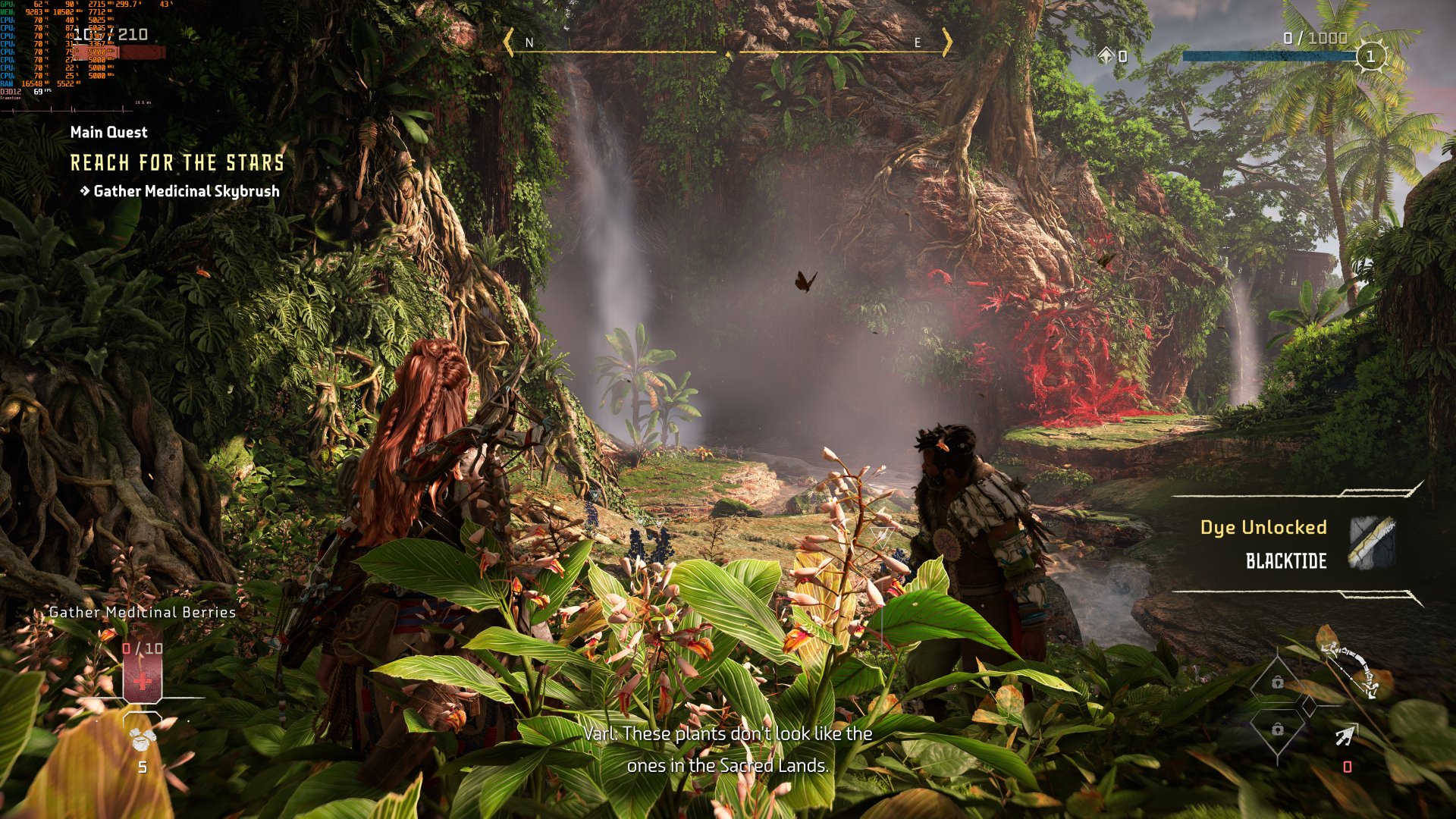Image resolution: width=1456 pixels, height=819 pixels.
Task: Click the Gather Medicinal Skybrush objective text
Action: (x=185, y=193)
